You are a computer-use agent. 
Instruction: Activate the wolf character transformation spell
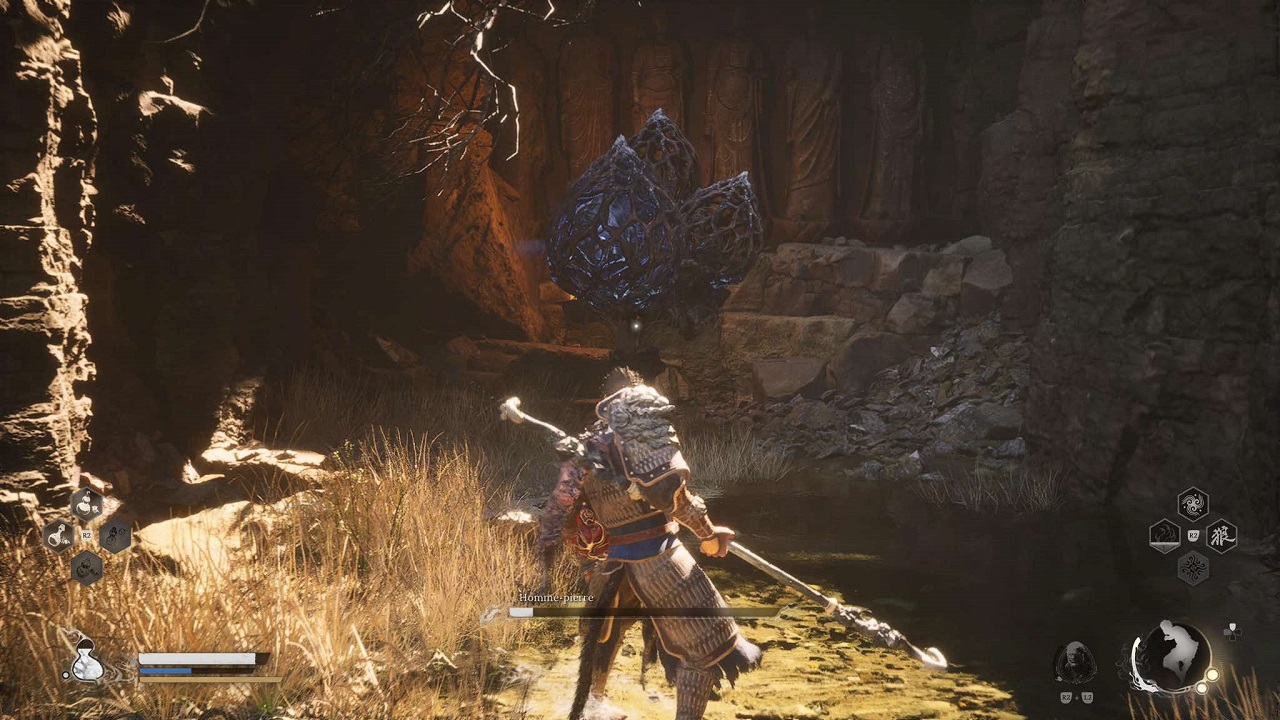click(x=1221, y=536)
